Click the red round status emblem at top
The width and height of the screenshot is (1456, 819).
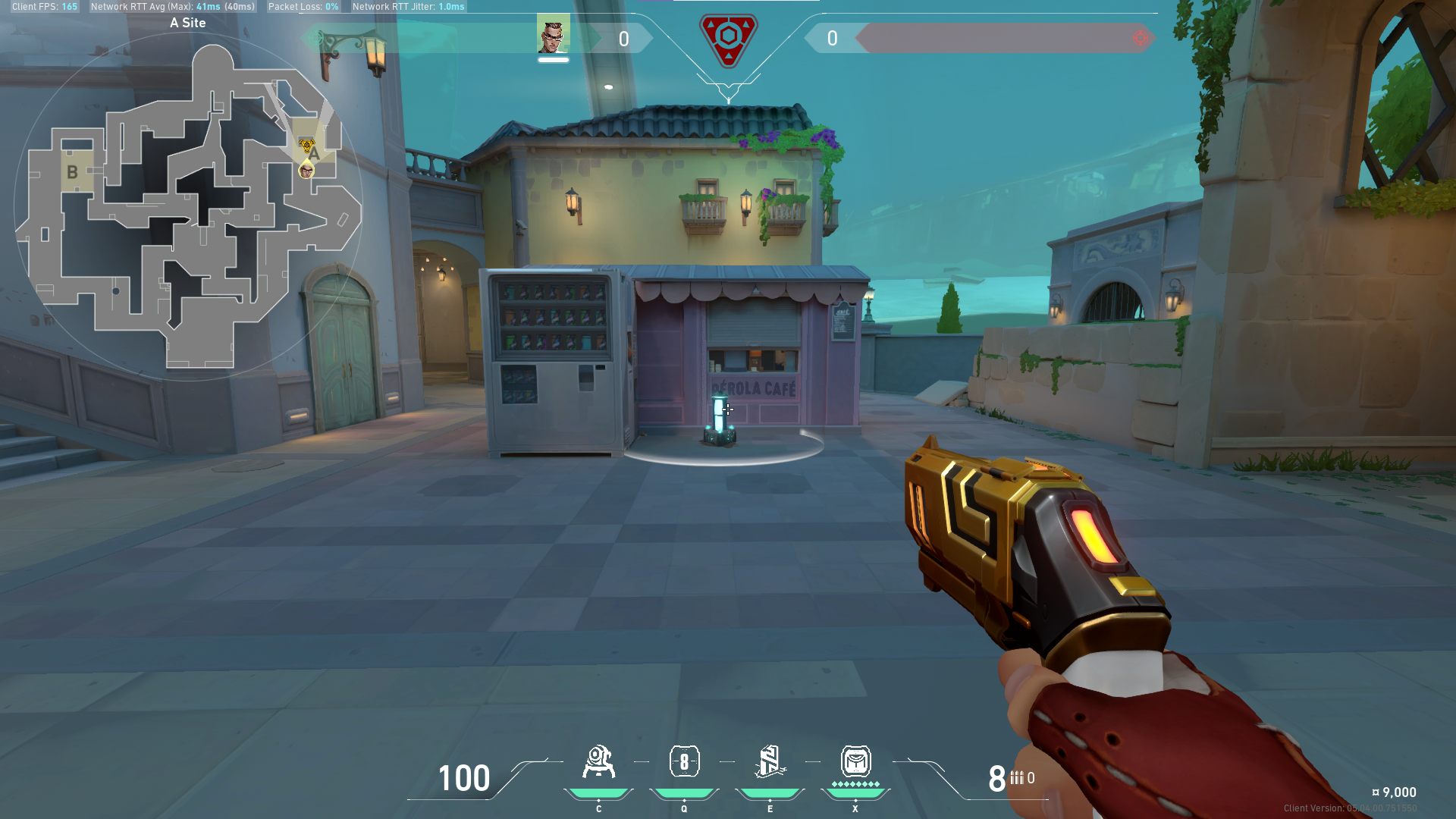729,36
